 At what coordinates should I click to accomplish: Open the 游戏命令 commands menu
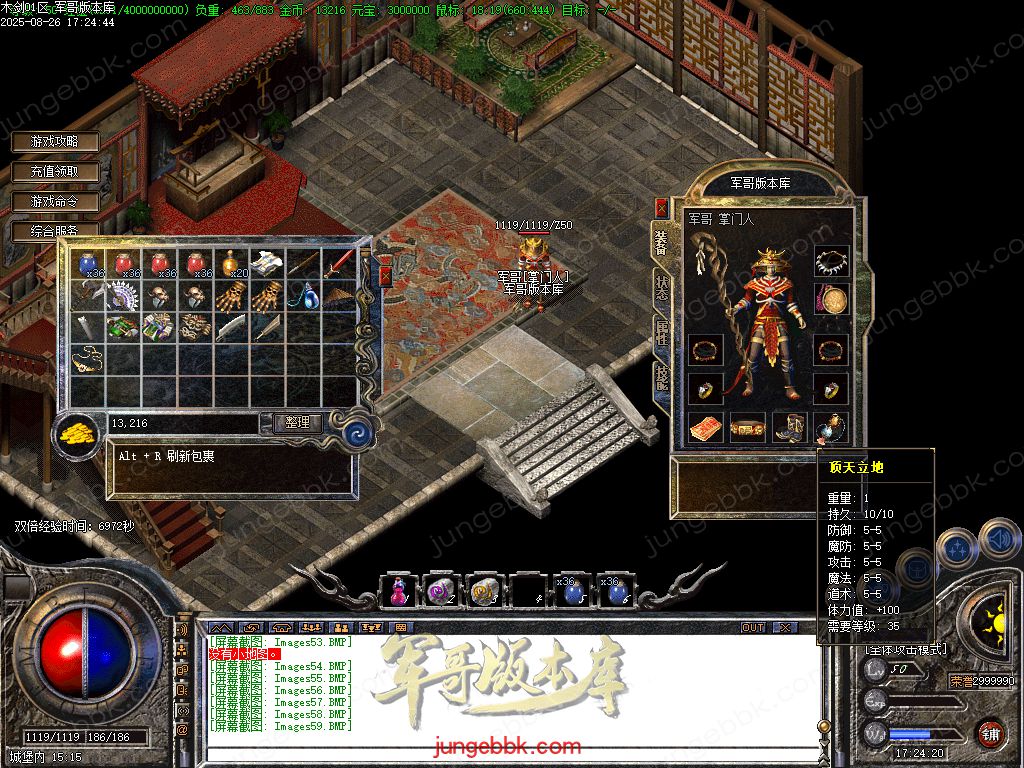(56, 201)
